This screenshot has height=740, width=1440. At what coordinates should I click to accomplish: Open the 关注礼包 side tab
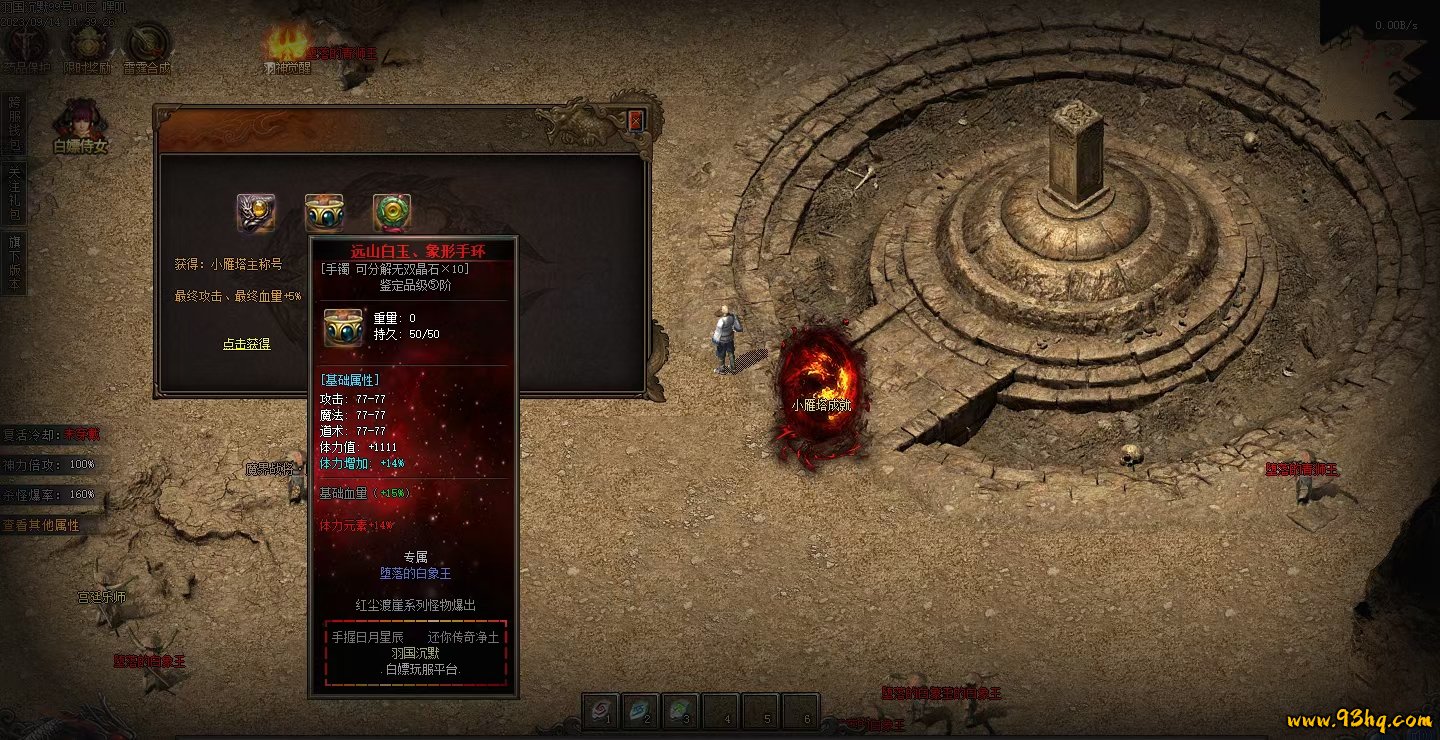tap(14, 193)
